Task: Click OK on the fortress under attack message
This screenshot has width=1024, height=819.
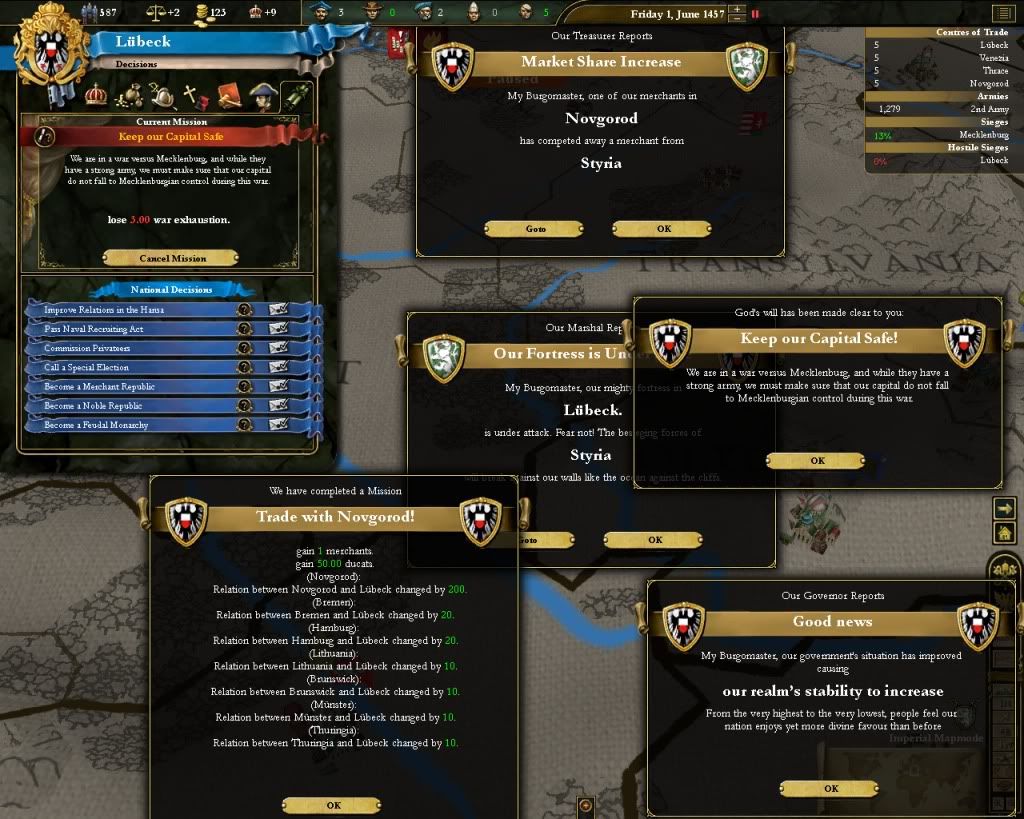Action: pos(654,540)
